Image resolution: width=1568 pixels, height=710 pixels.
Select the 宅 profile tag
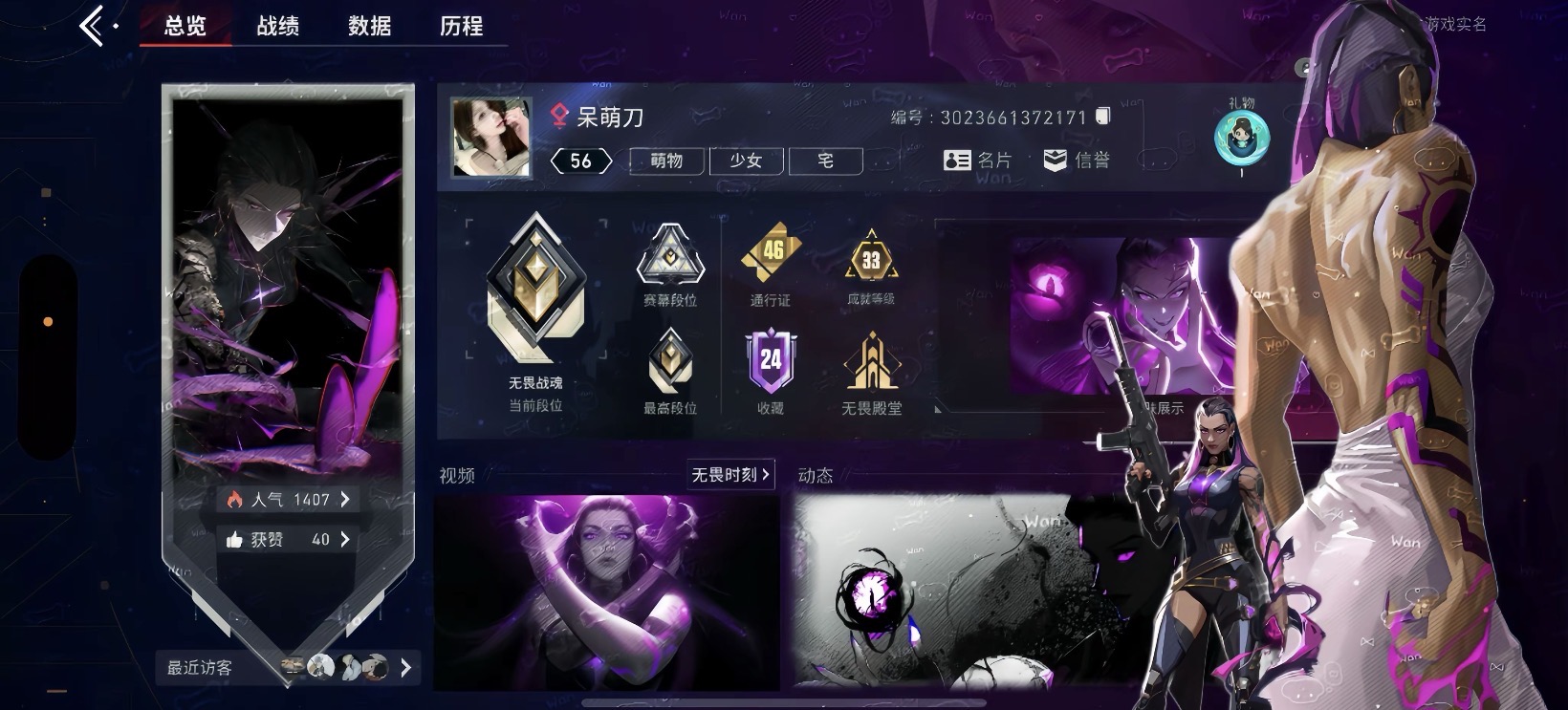825,161
